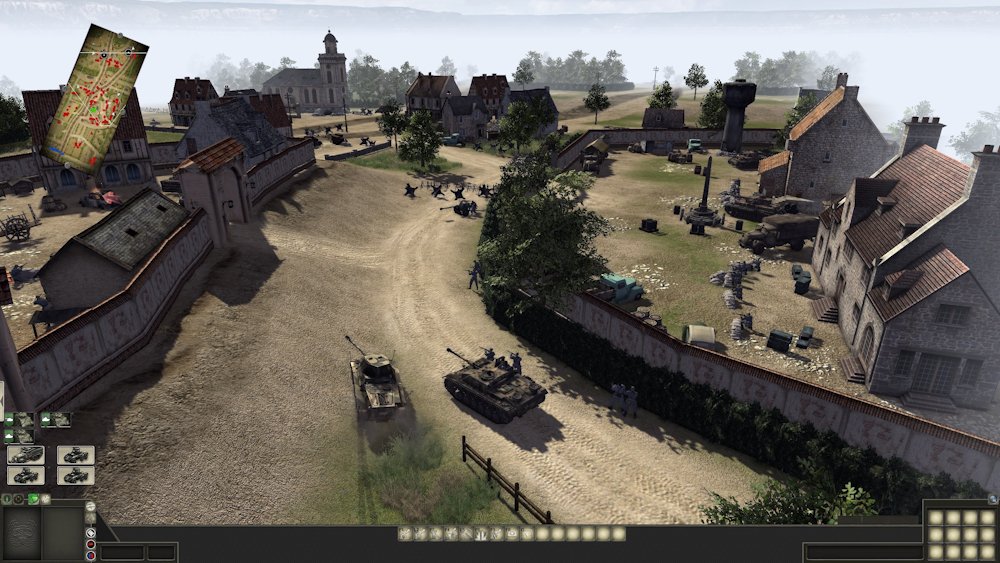The image size is (1000, 563).
Task: Select the half-track vehicle card
Action: tap(26, 455)
